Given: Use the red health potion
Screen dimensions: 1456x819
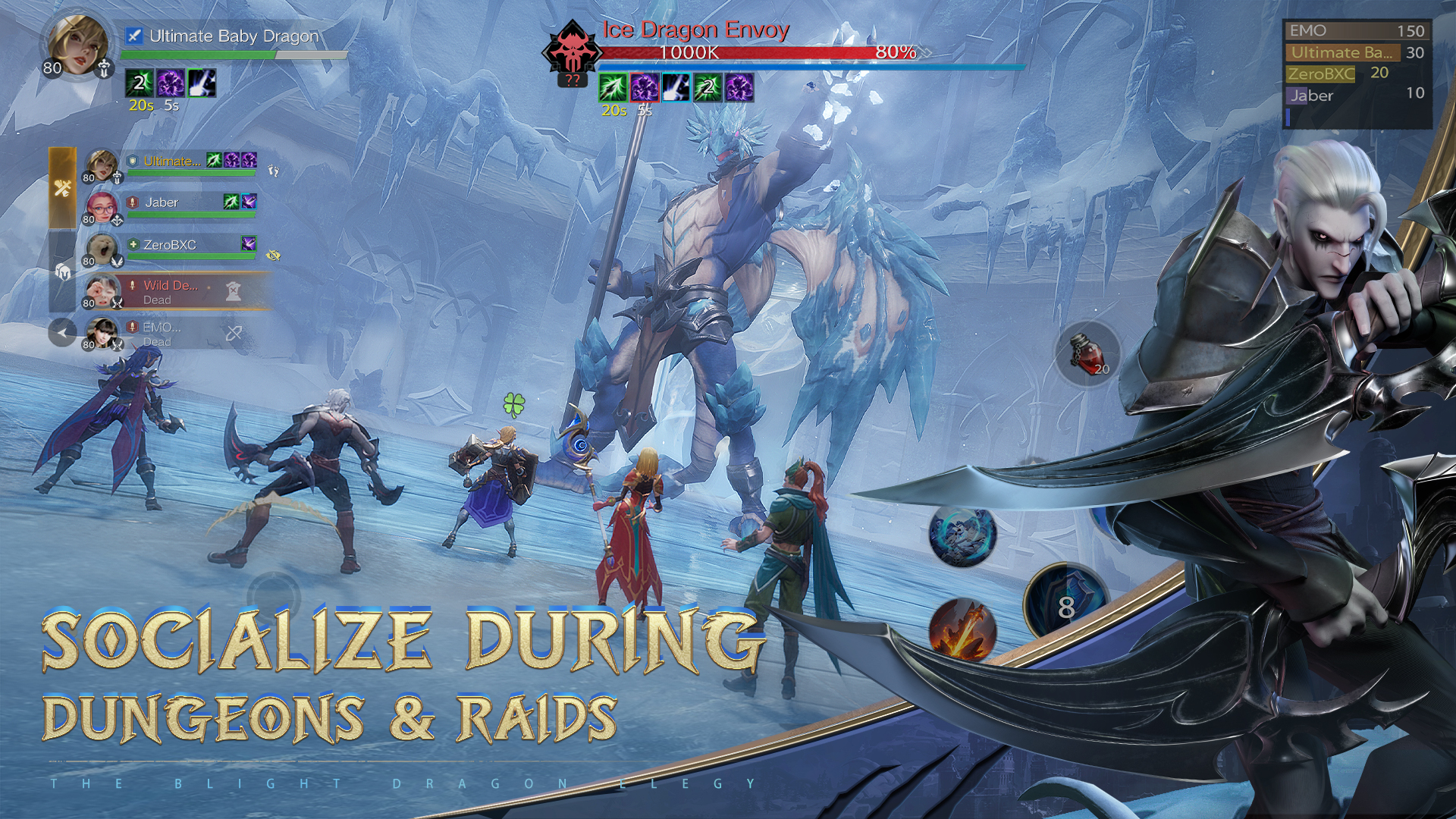Looking at the screenshot, I should 1087,353.
